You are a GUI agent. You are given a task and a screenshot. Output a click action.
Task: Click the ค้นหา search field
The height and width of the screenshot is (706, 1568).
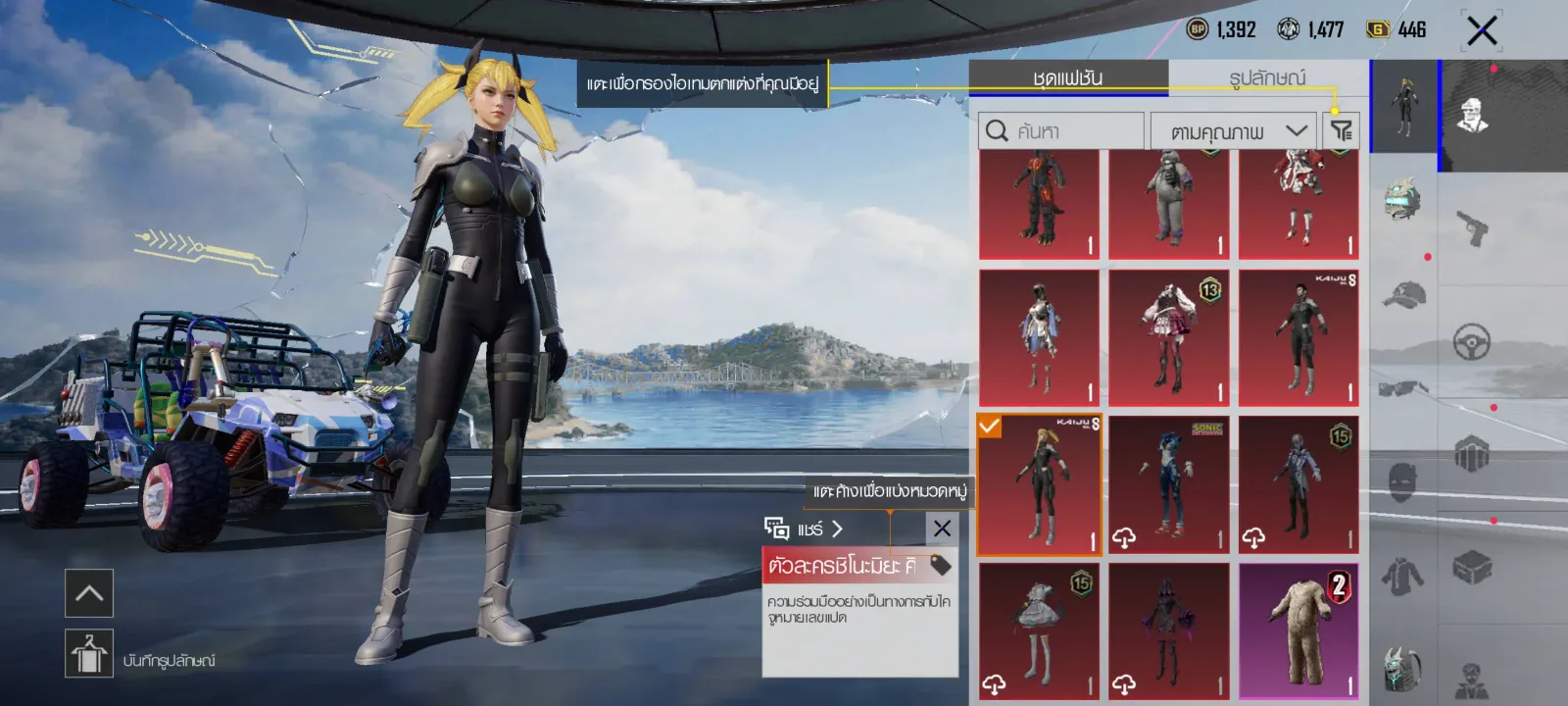1061,131
